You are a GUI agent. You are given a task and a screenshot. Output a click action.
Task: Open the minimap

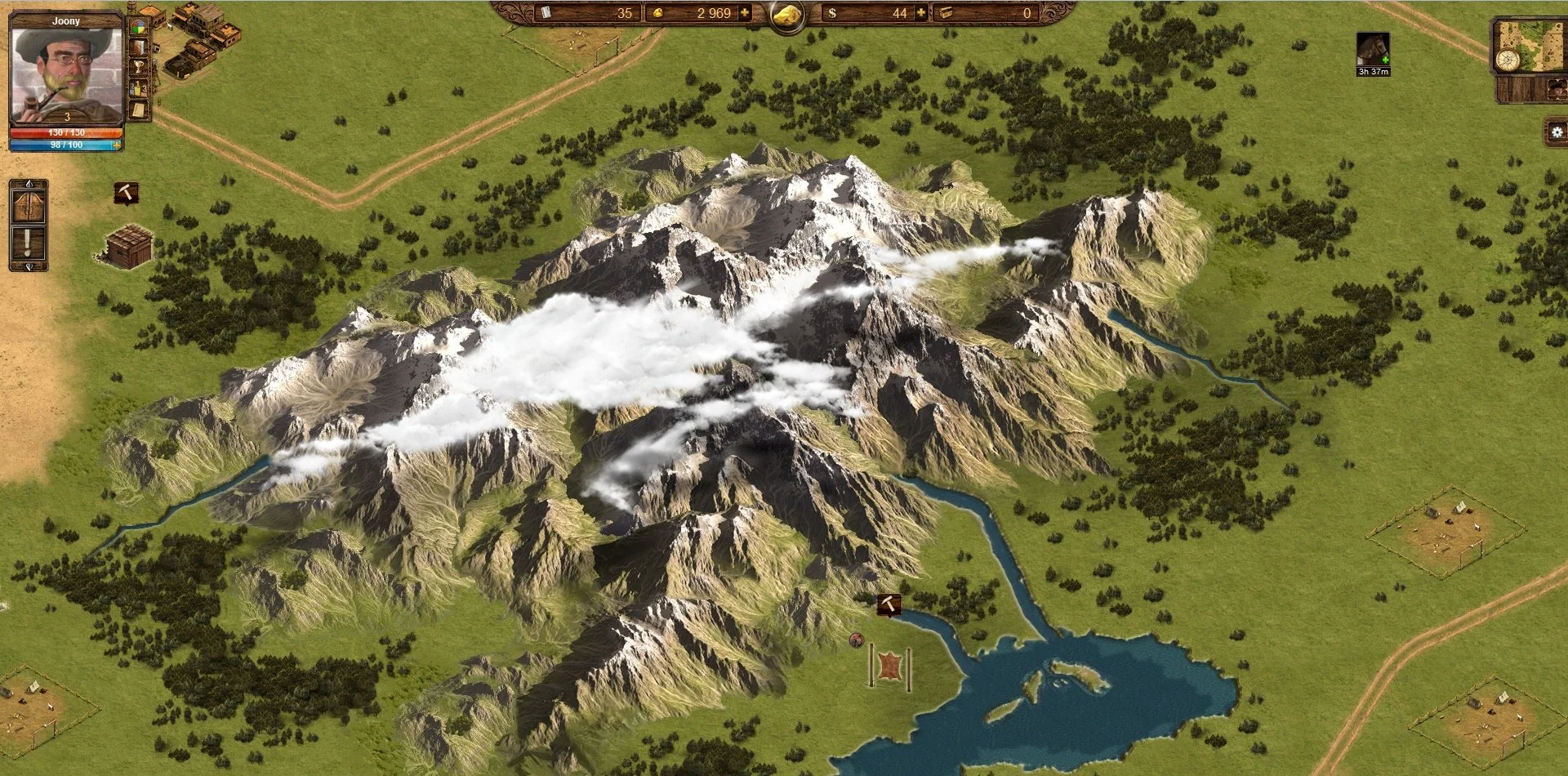1534,45
